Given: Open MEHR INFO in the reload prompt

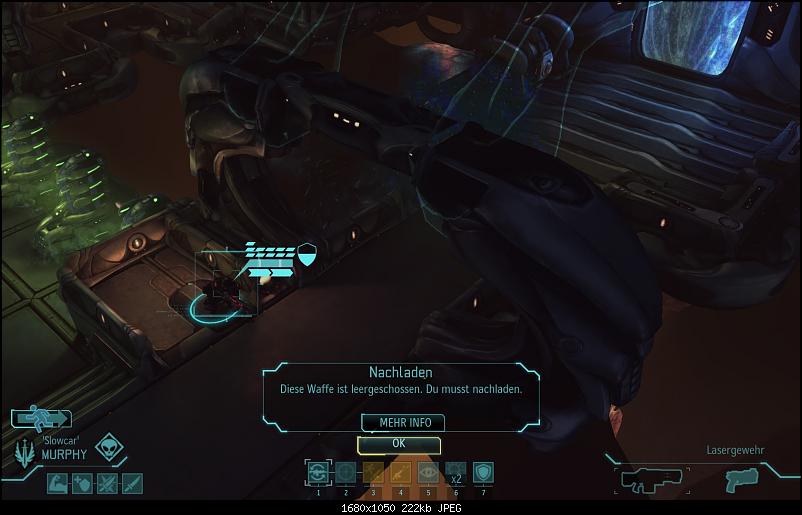Looking at the screenshot, I should (x=398, y=422).
